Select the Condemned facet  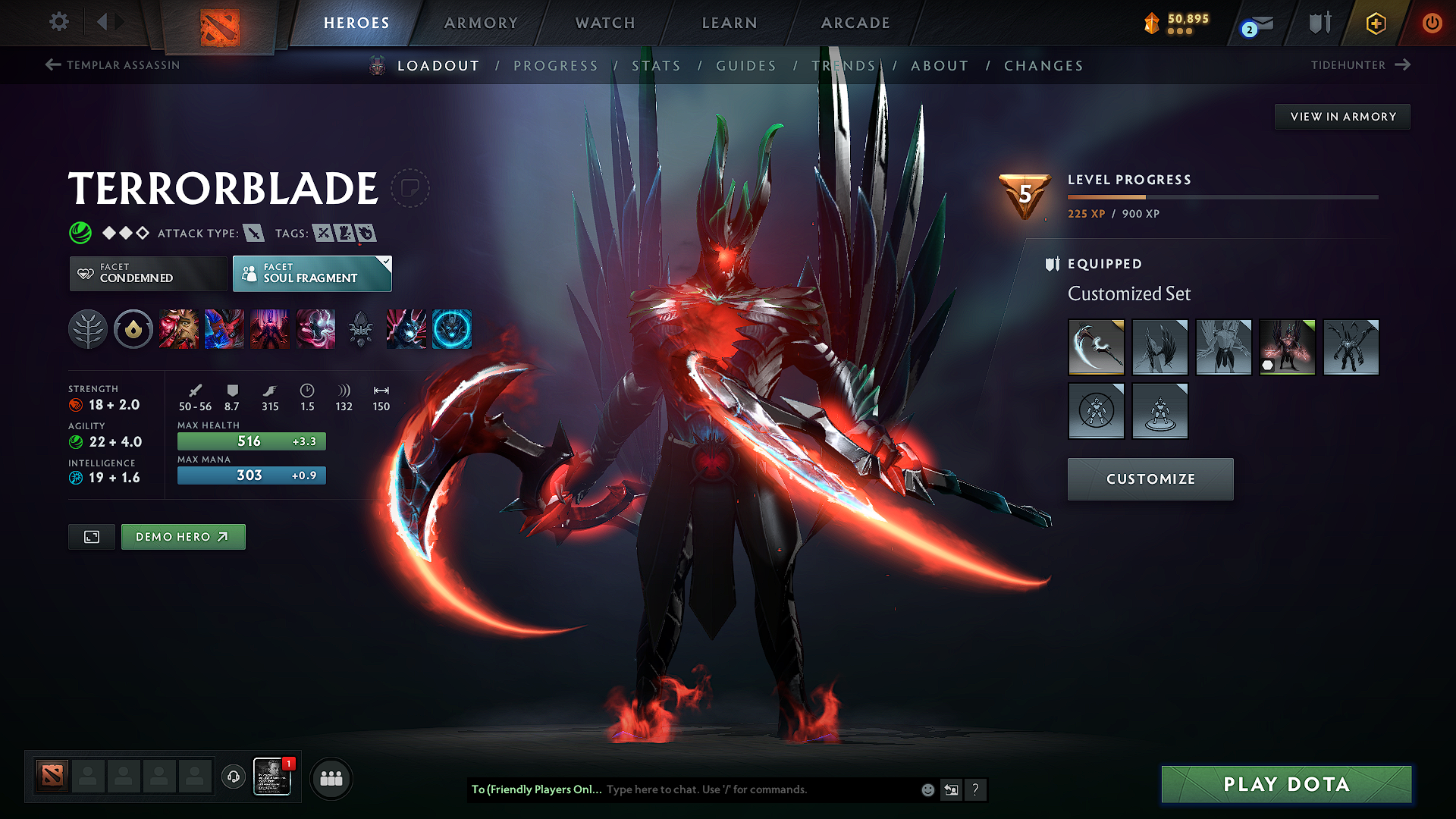pos(147,273)
